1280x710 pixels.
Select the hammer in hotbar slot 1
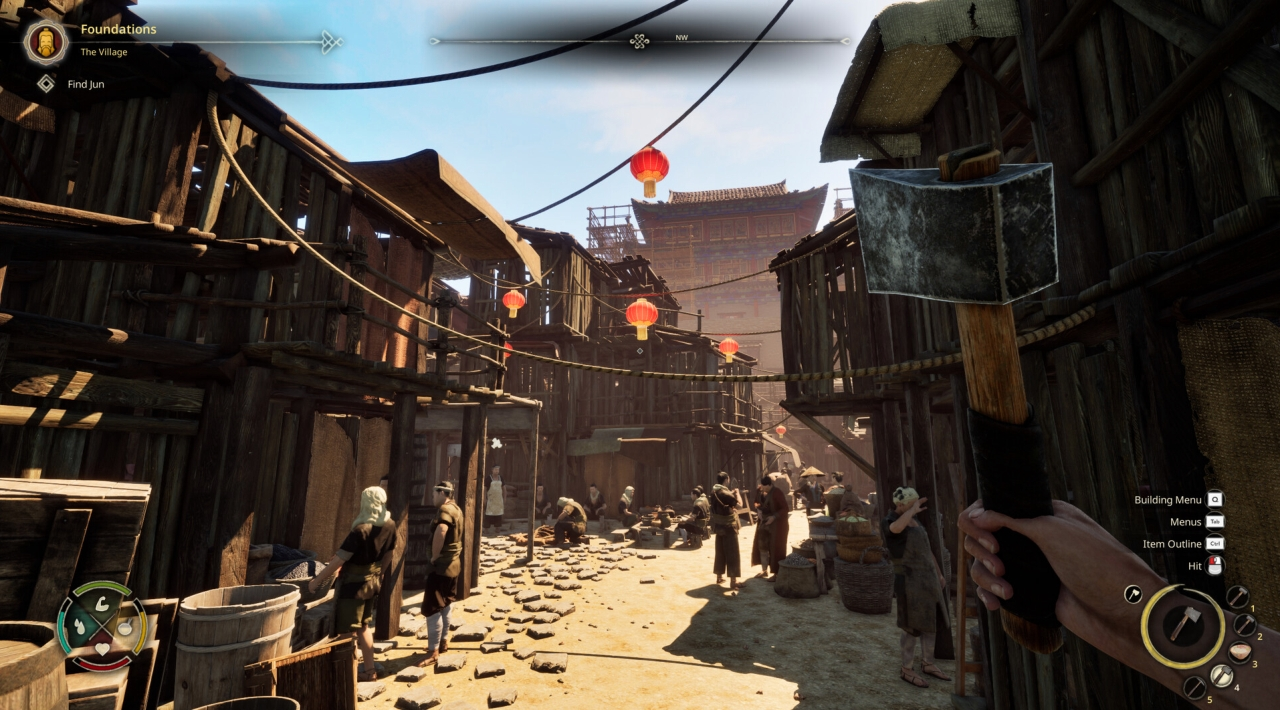(1237, 597)
